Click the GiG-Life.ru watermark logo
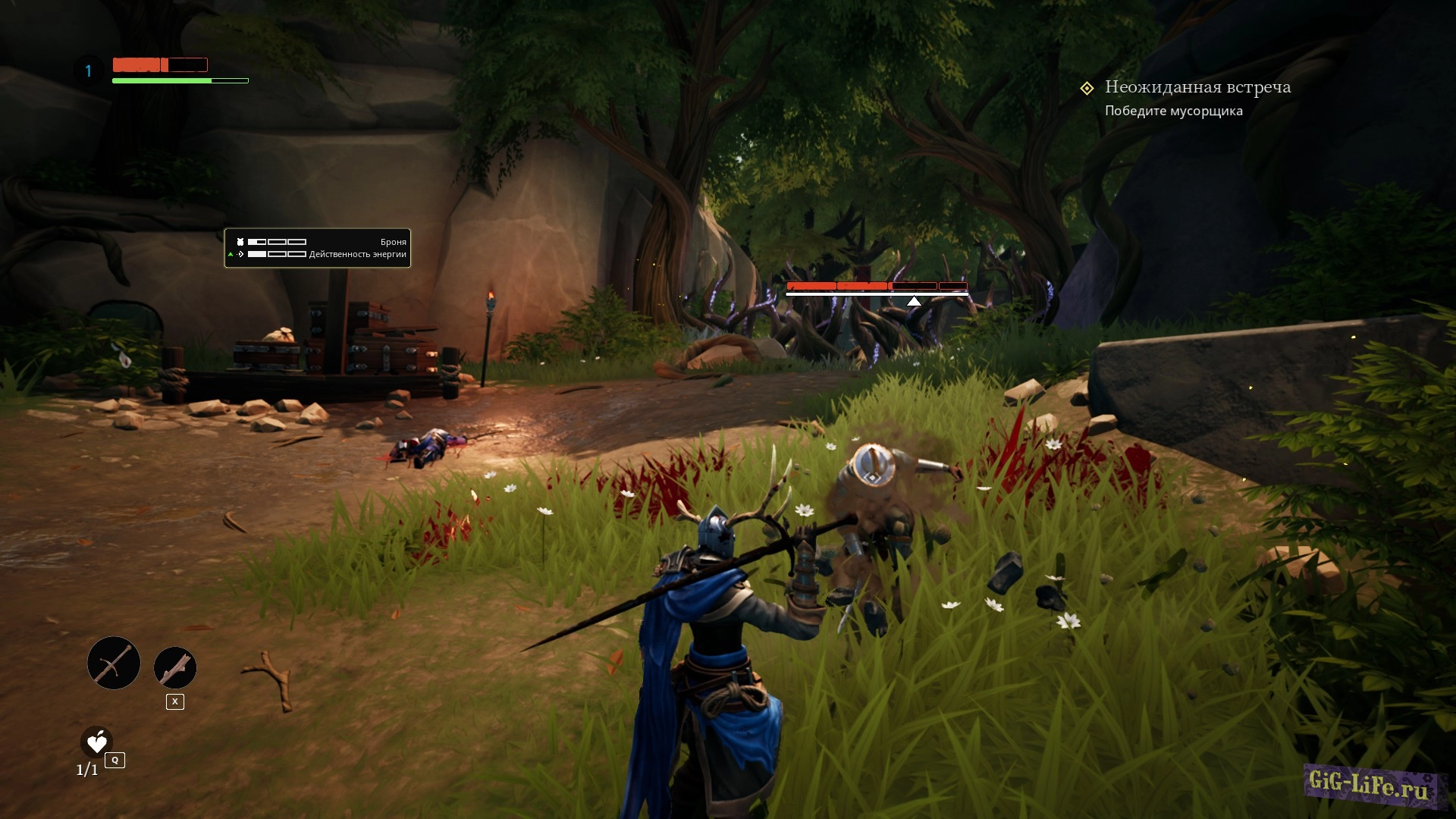This screenshot has width=1456, height=819. [1369, 786]
